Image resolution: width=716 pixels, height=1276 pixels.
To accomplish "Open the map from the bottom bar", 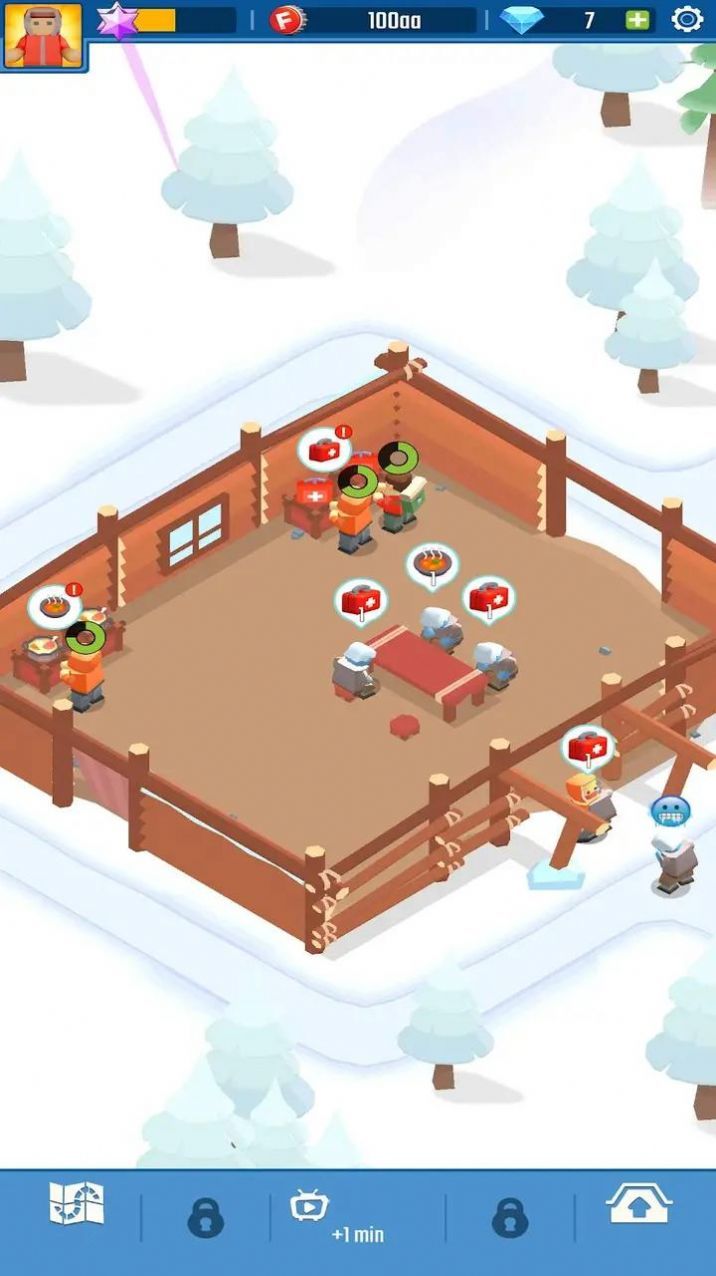I will tap(77, 1205).
